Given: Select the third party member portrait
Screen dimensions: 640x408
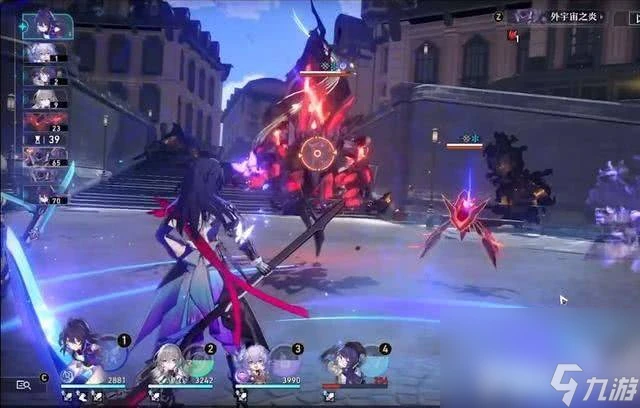Looking at the screenshot, I should [253, 361].
